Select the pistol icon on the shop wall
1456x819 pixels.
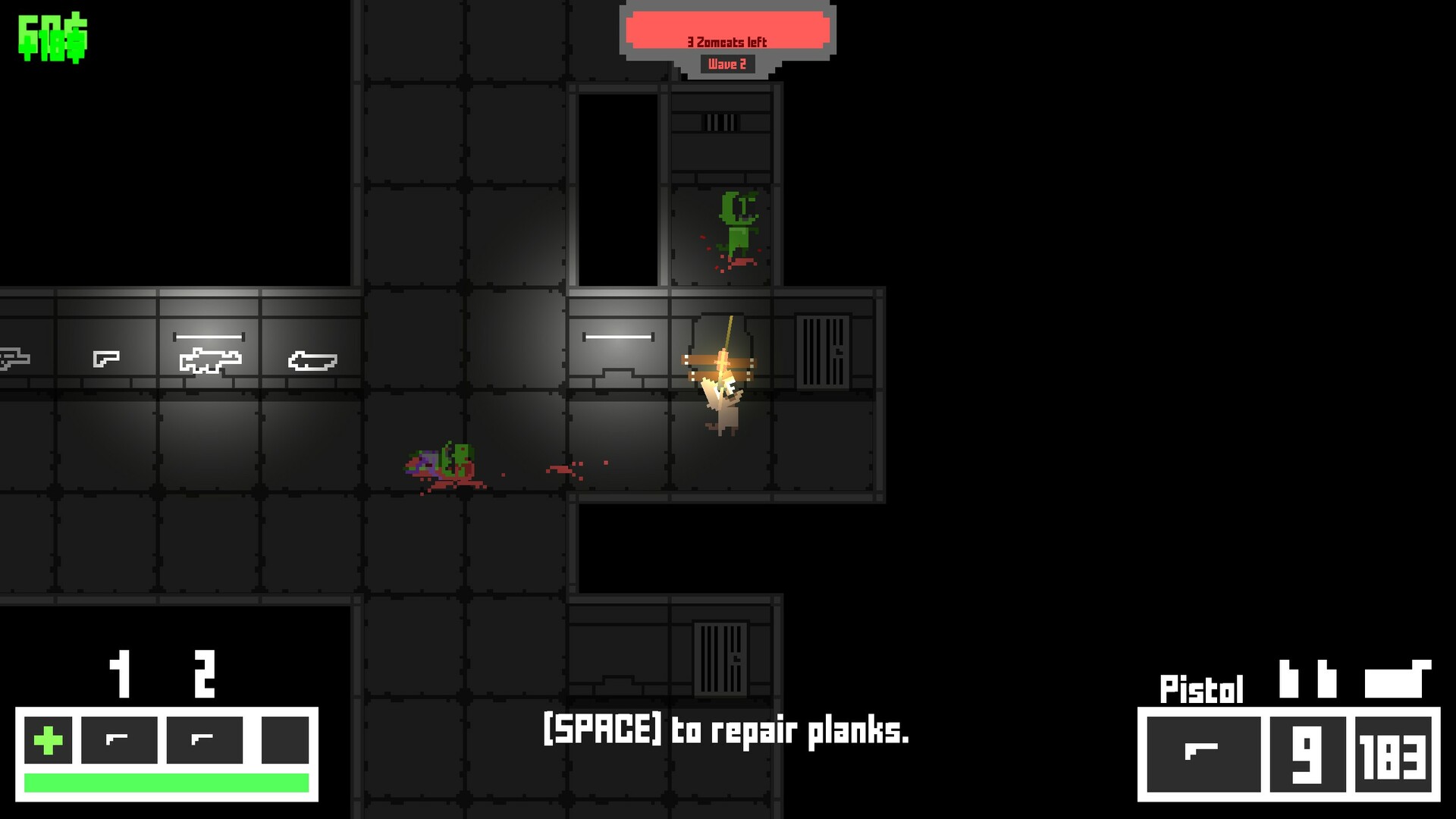106,356
